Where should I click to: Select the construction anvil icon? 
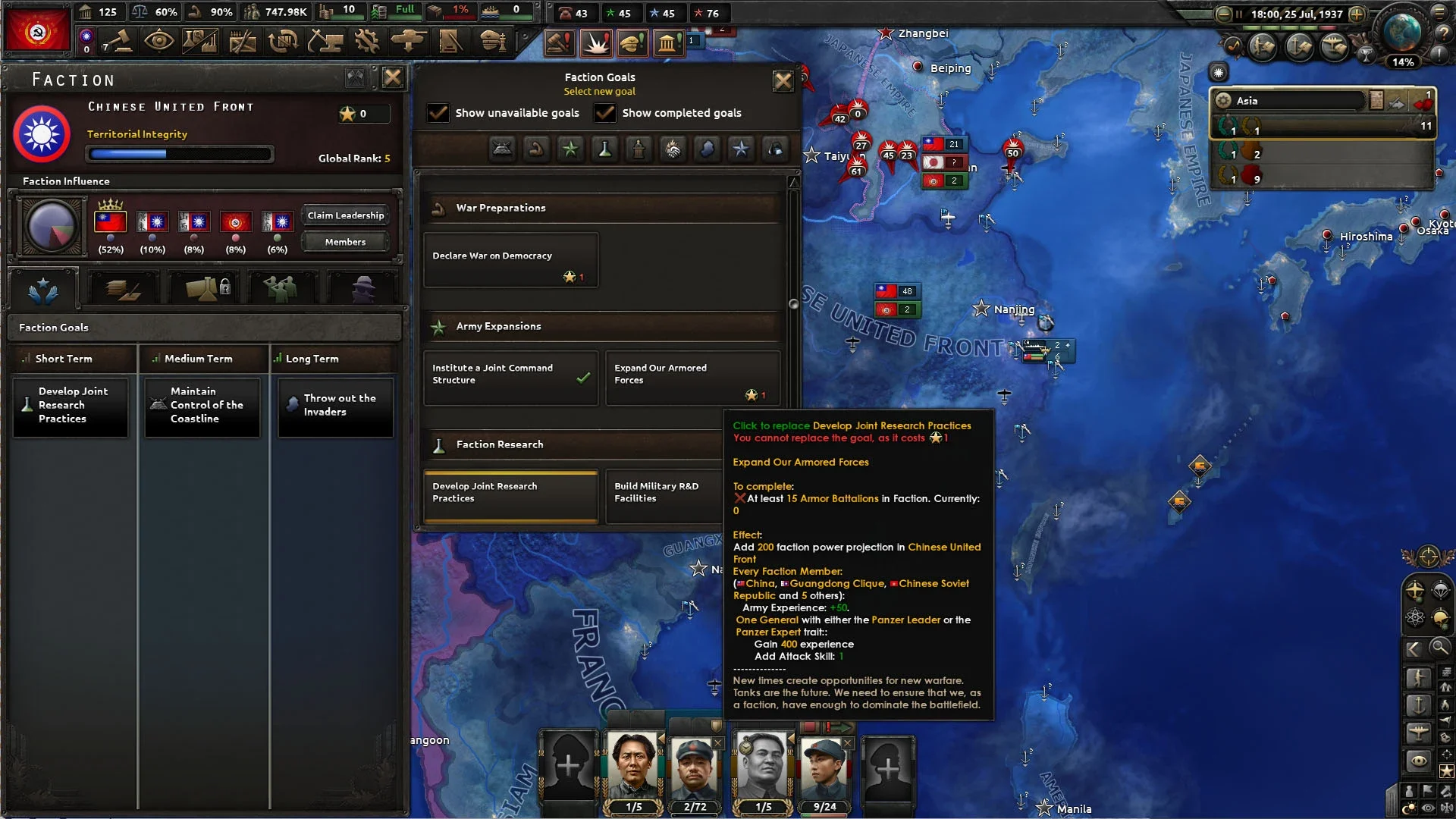click(x=326, y=42)
